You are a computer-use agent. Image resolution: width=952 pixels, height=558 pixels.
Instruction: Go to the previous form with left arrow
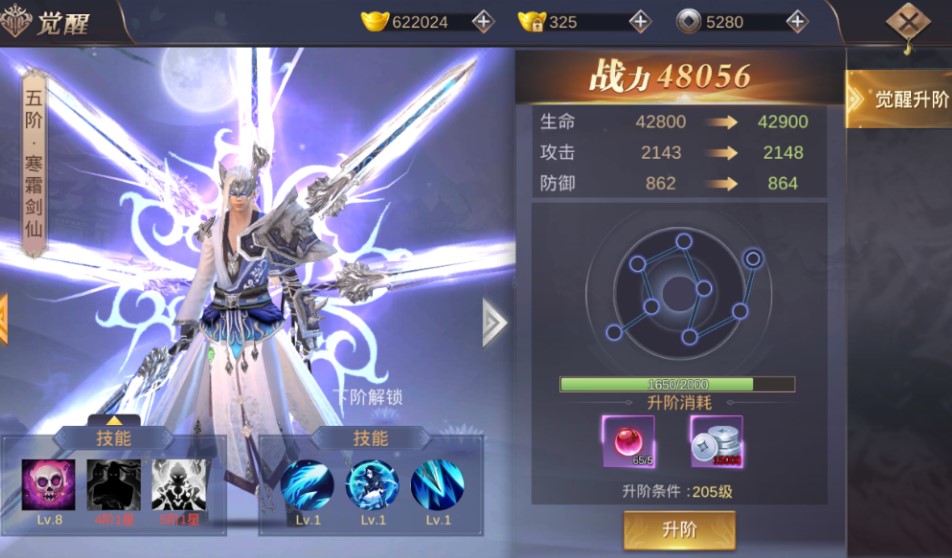[x=4, y=320]
